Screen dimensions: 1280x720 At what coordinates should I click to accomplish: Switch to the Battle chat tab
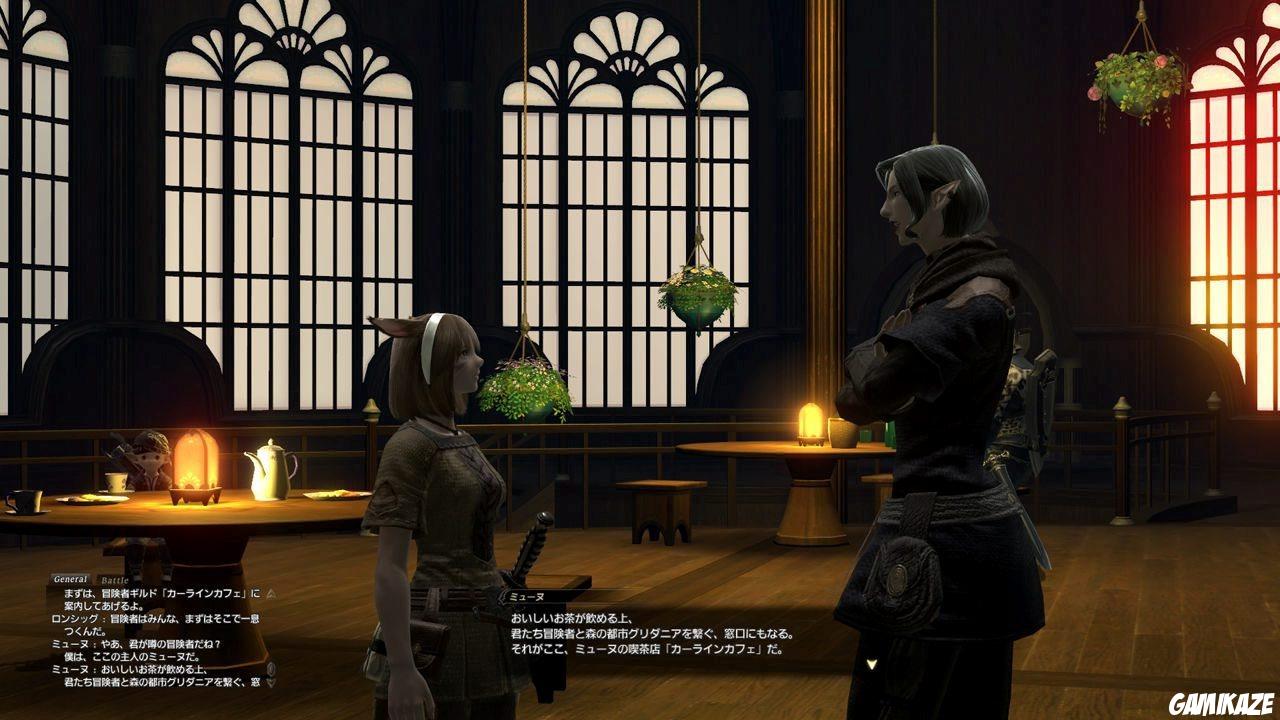pyautogui.click(x=113, y=579)
